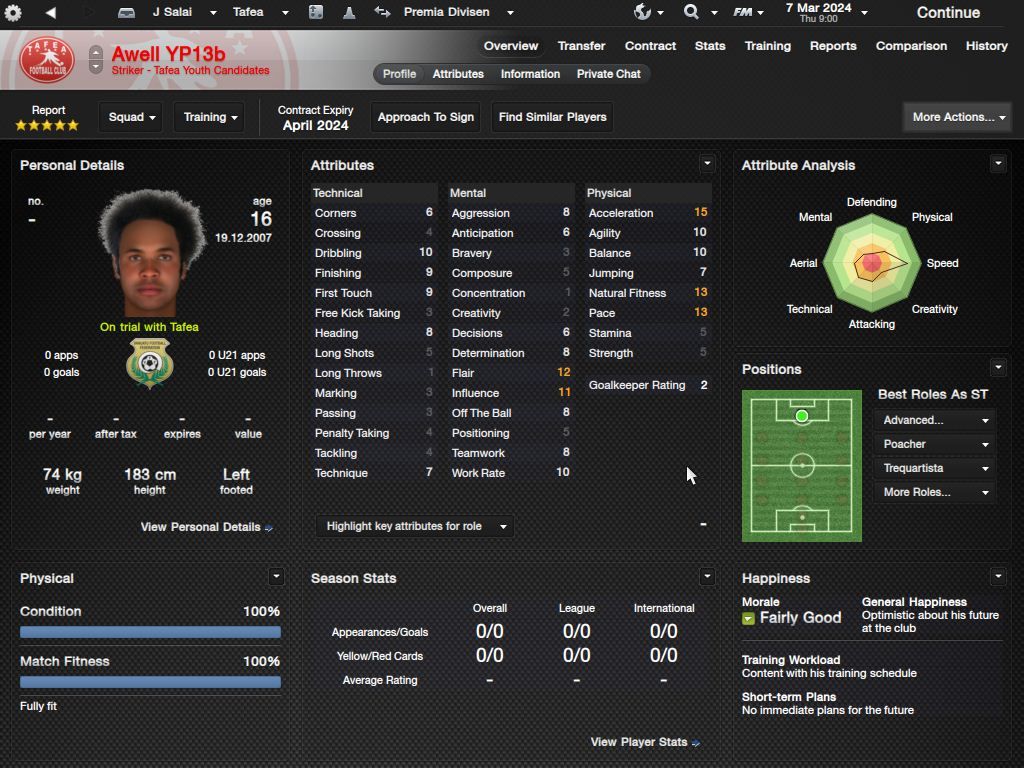The image size is (1024, 768).
Task: Open the Stats tab
Action: point(710,46)
